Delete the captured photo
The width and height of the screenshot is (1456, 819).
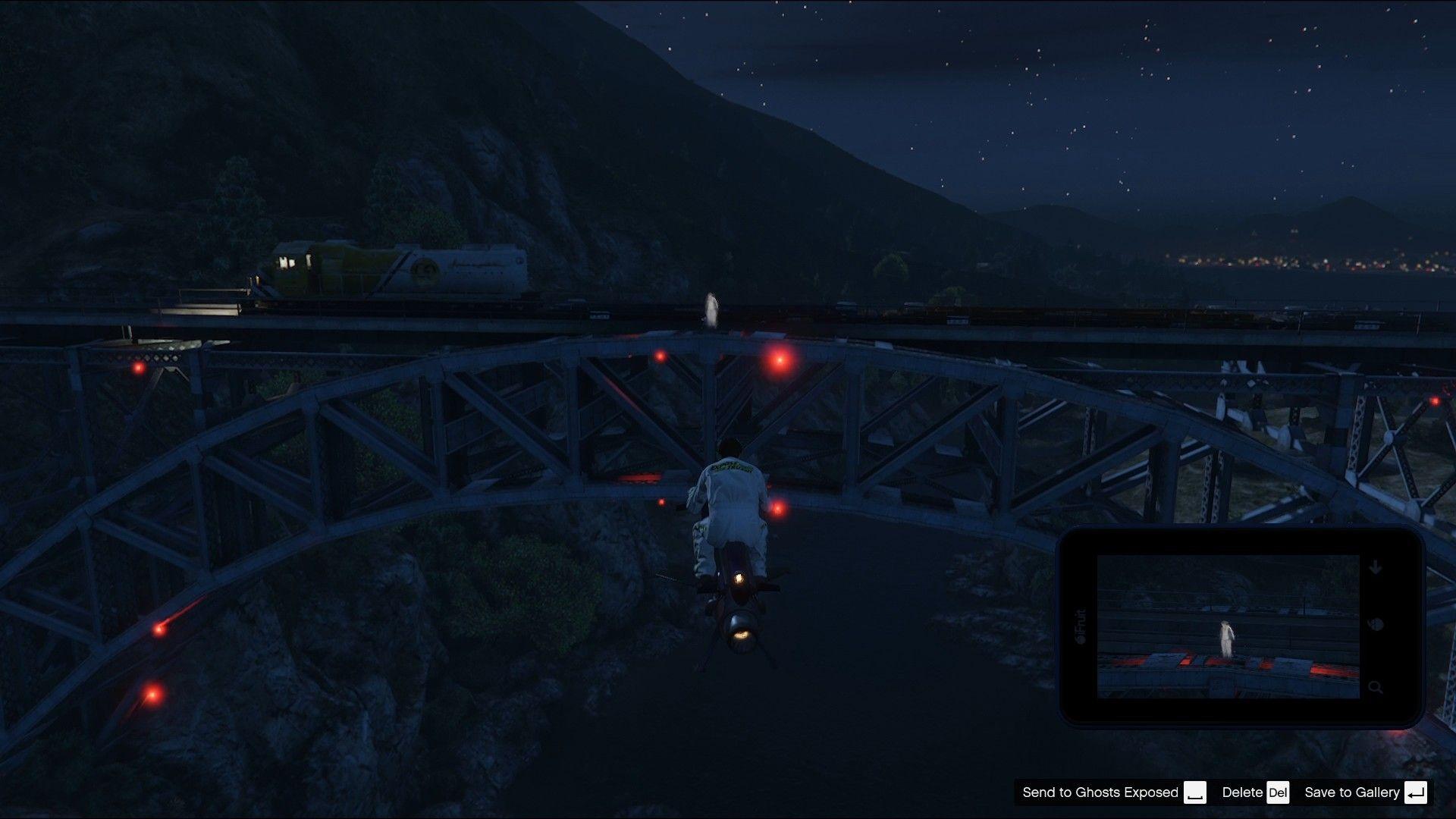[x=1254, y=792]
